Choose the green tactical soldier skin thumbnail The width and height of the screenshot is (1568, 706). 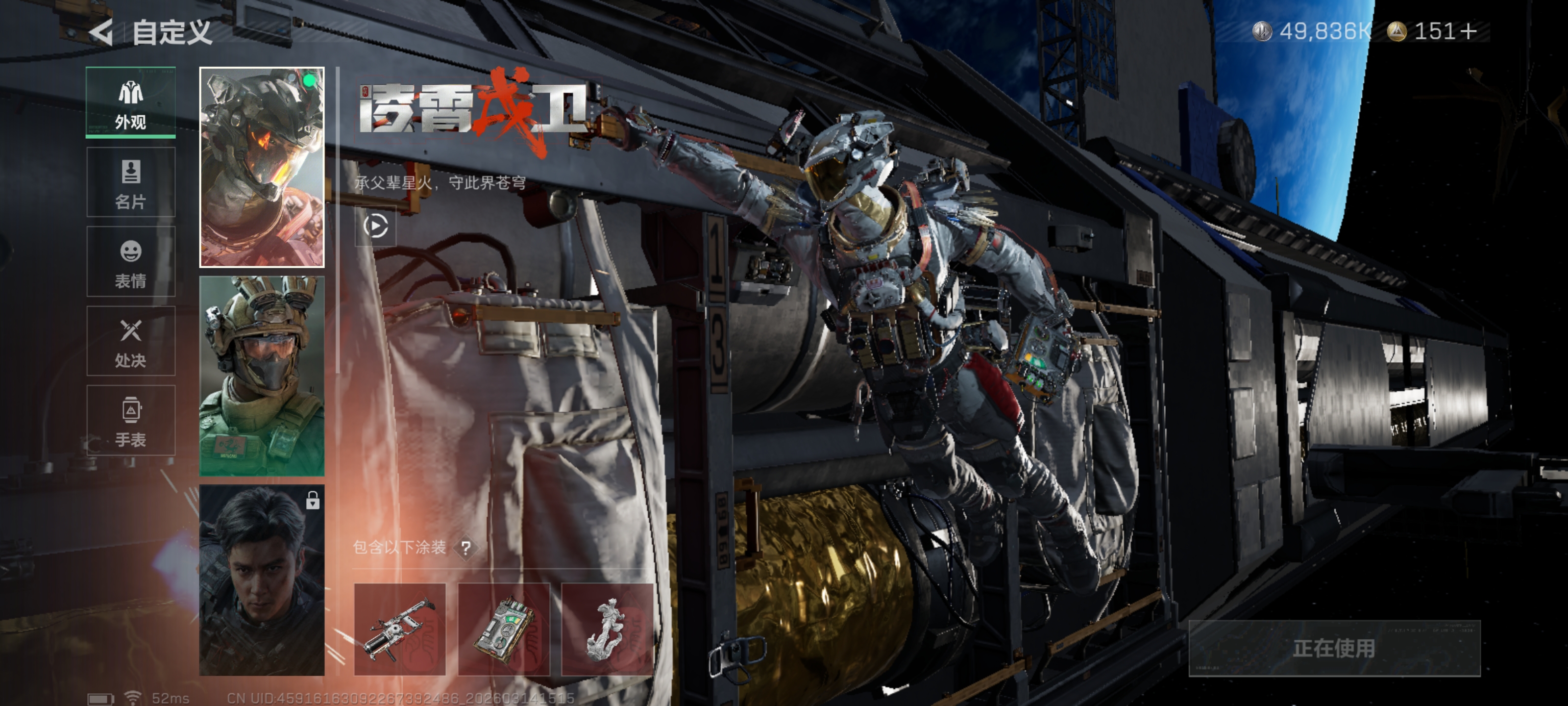tap(262, 376)
